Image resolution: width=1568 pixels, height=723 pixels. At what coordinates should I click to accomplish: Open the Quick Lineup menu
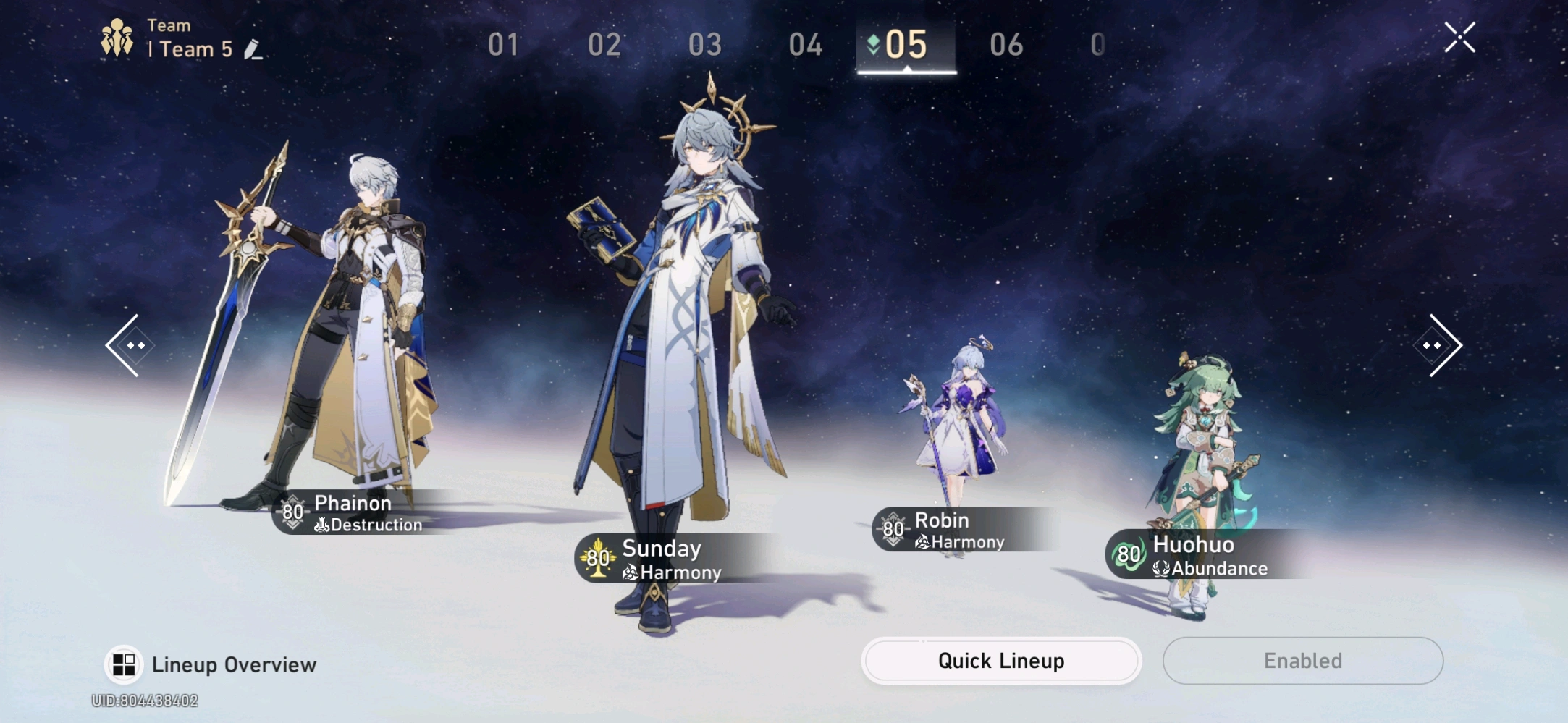click(x=1000, y=661)
